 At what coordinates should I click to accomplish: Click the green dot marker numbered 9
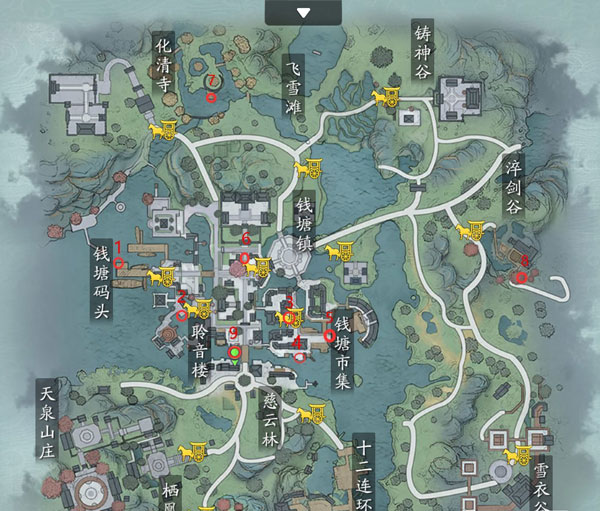[x=235, y=352]
